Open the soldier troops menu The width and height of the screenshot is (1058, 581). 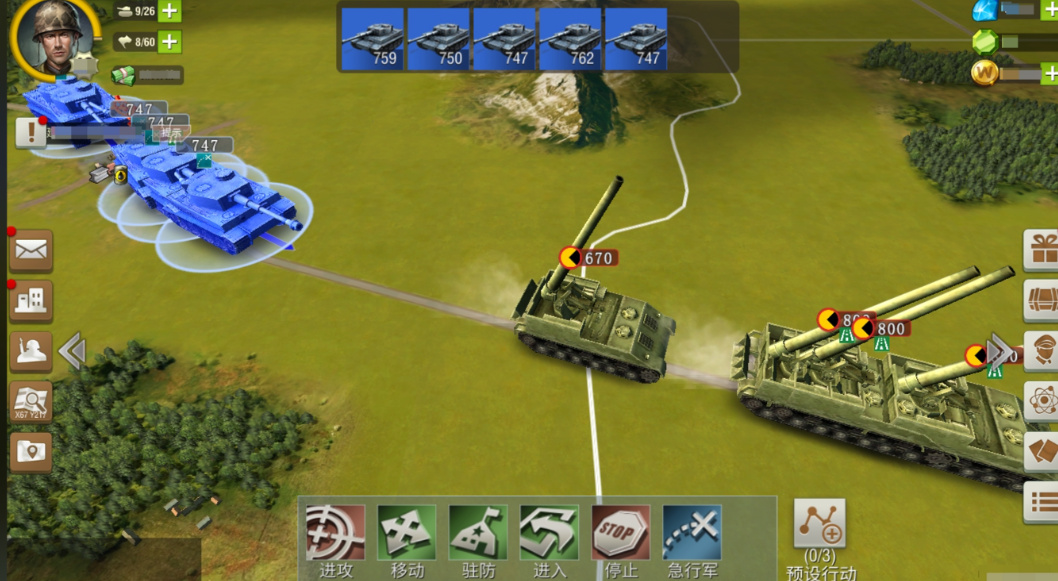pos(31,351)
